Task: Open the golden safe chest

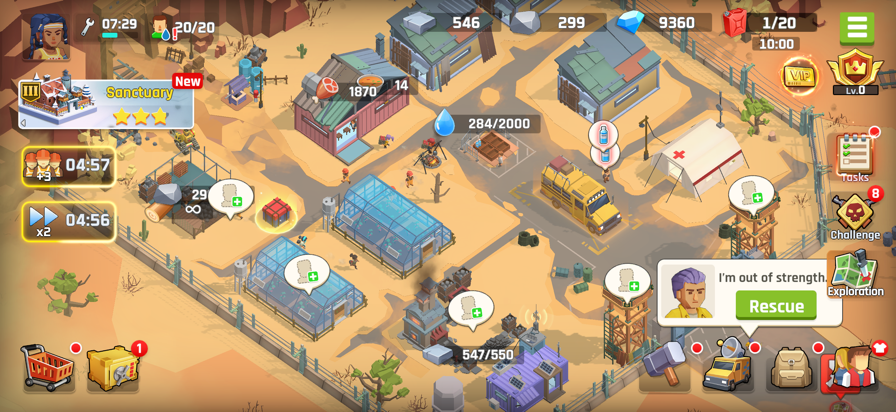Action: click(111, 368)
